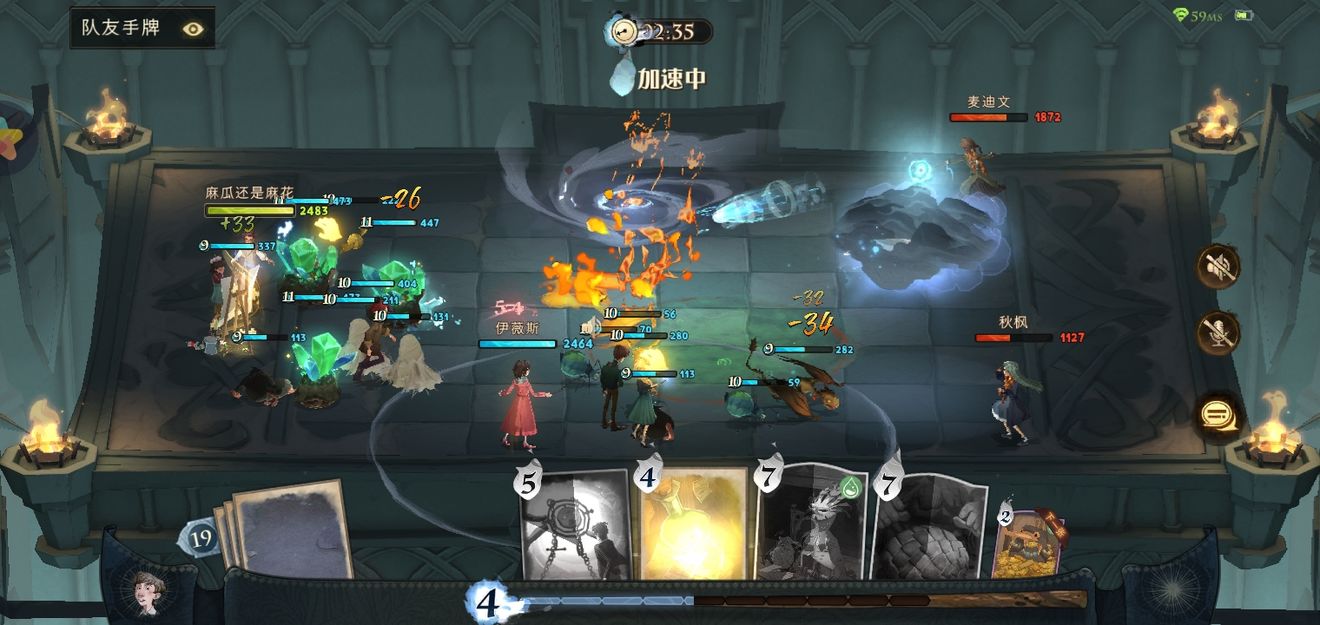Click the player avatar portrait
Image resolution: width=1320 pixels, height=625 pixels.
(152, 592)
